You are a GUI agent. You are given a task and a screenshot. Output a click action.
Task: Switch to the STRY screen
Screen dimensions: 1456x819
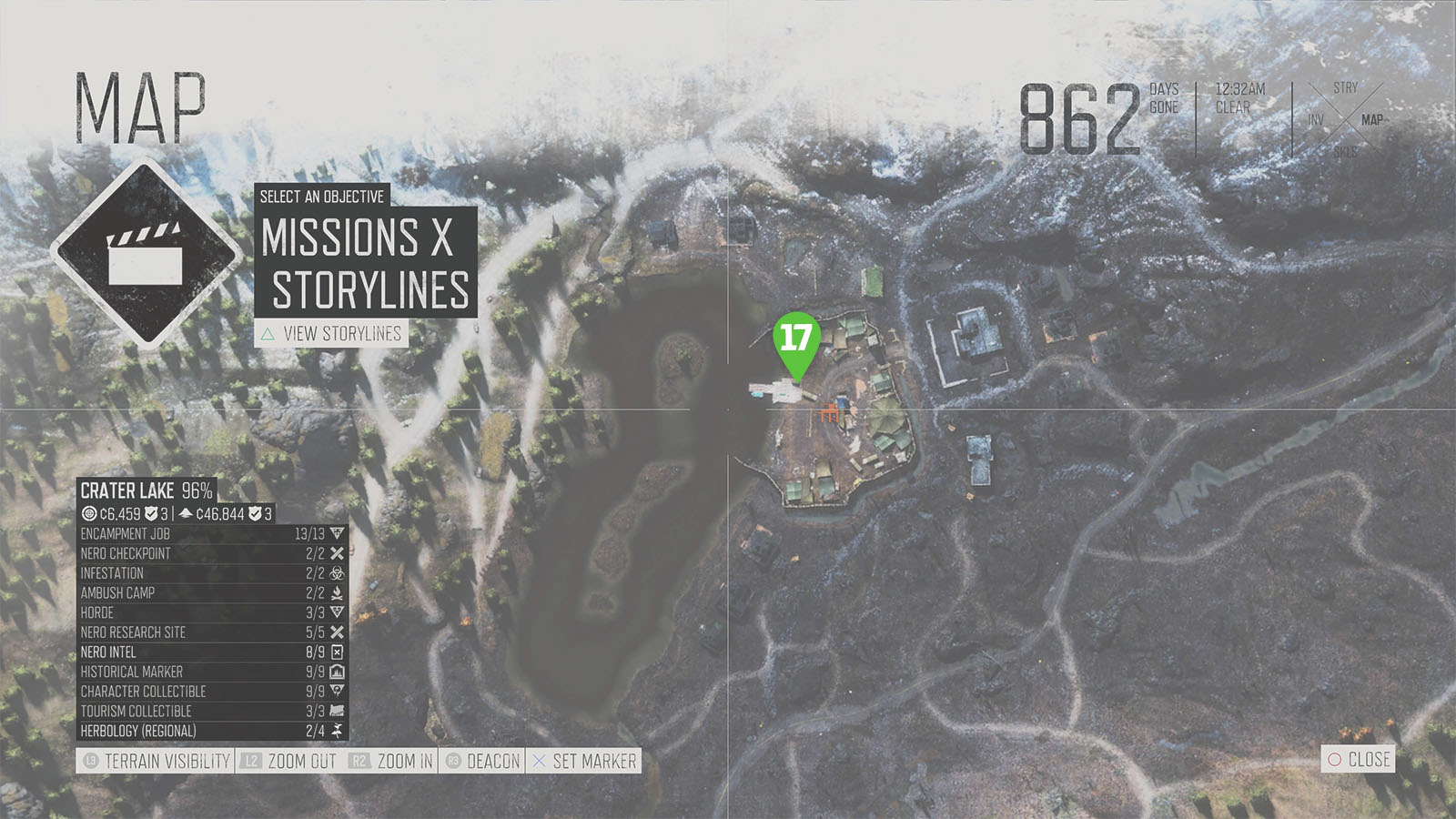pos(1345,88)
